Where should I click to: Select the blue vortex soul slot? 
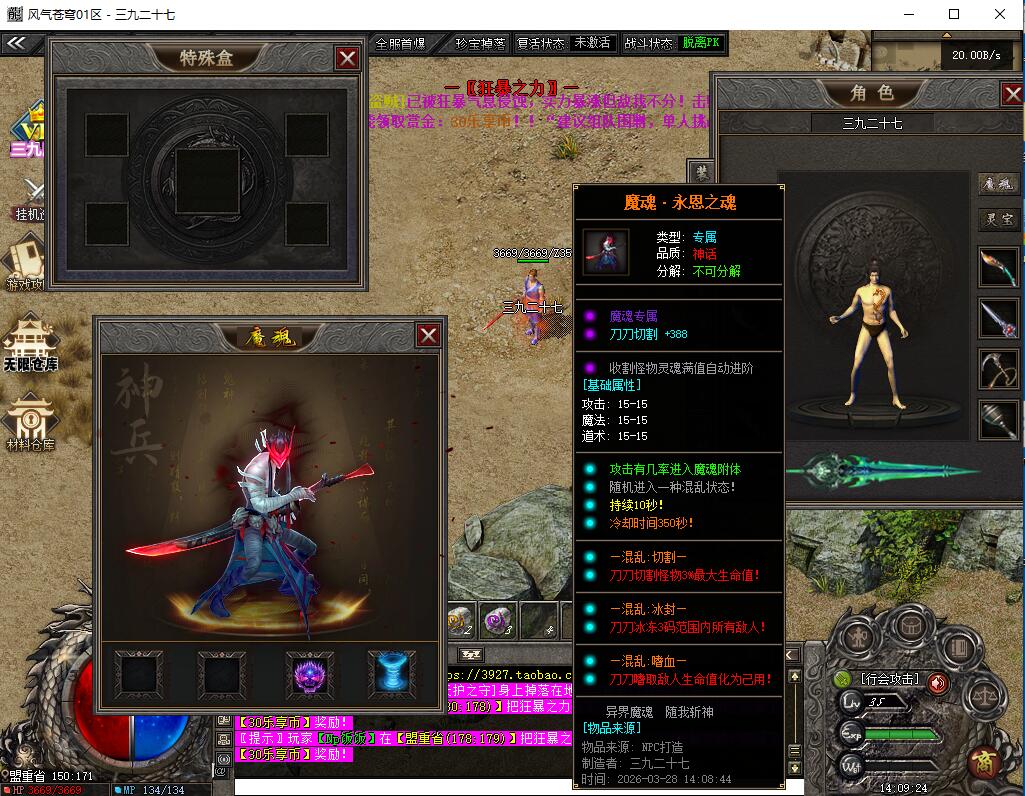tap(391, 674)
